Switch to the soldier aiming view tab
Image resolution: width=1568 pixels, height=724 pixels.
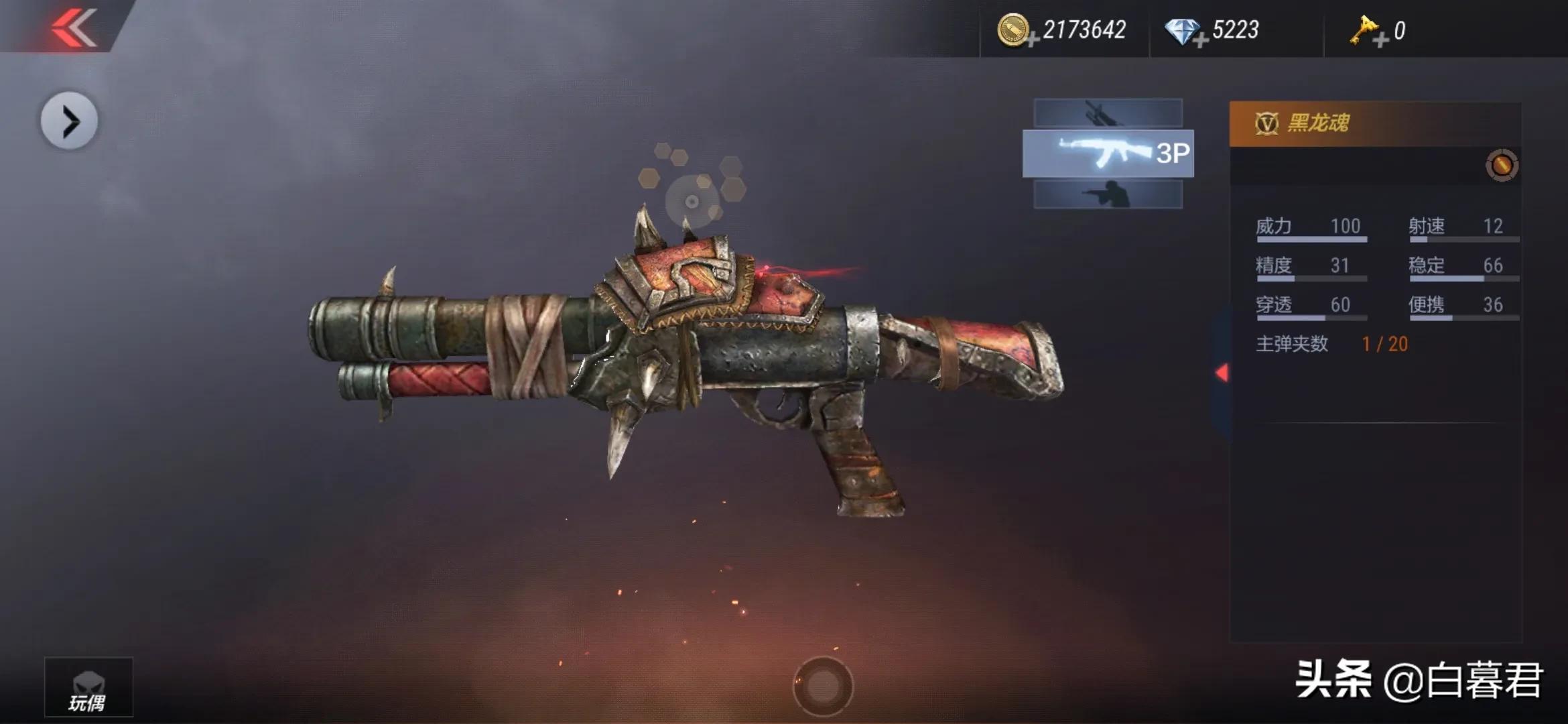coord(1108,195)
